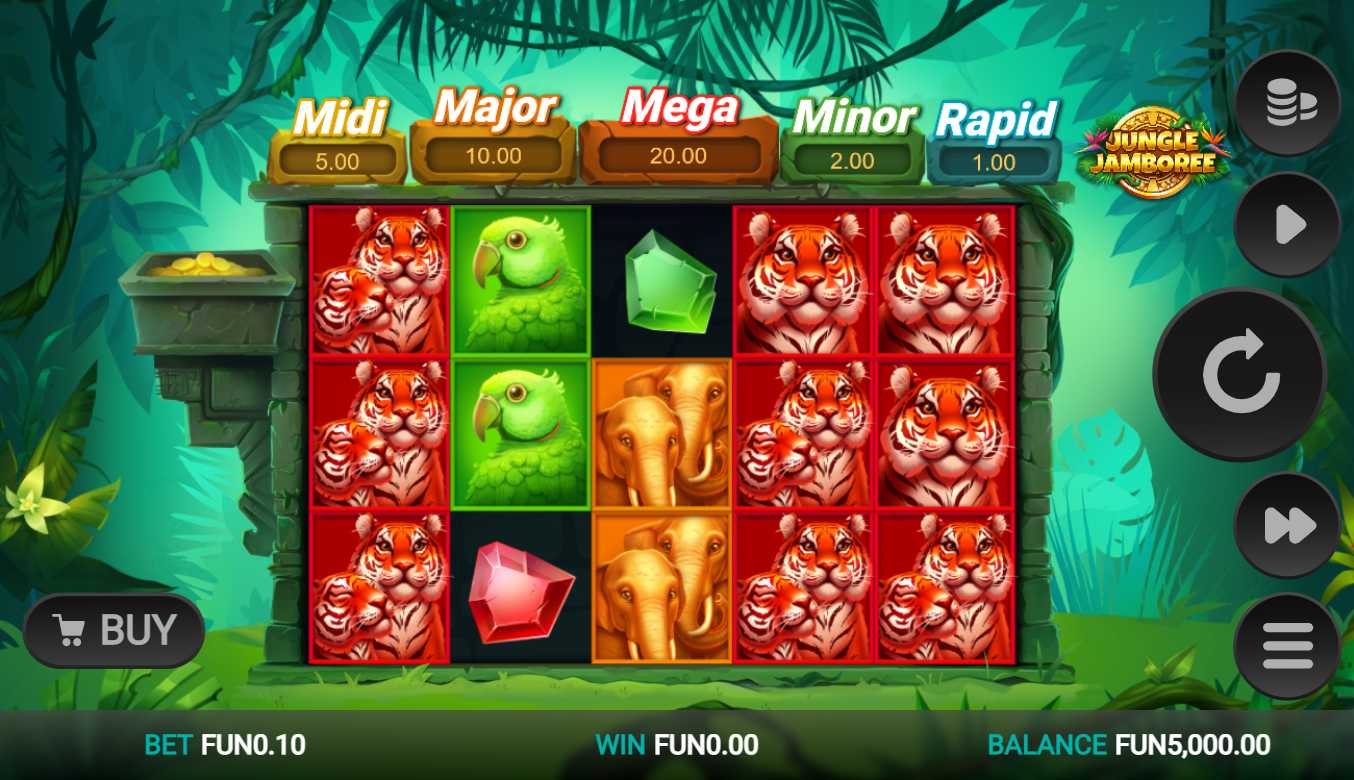Open the coin stack bet settings
The image size is (1354, 780).
tap(1288, 103)
